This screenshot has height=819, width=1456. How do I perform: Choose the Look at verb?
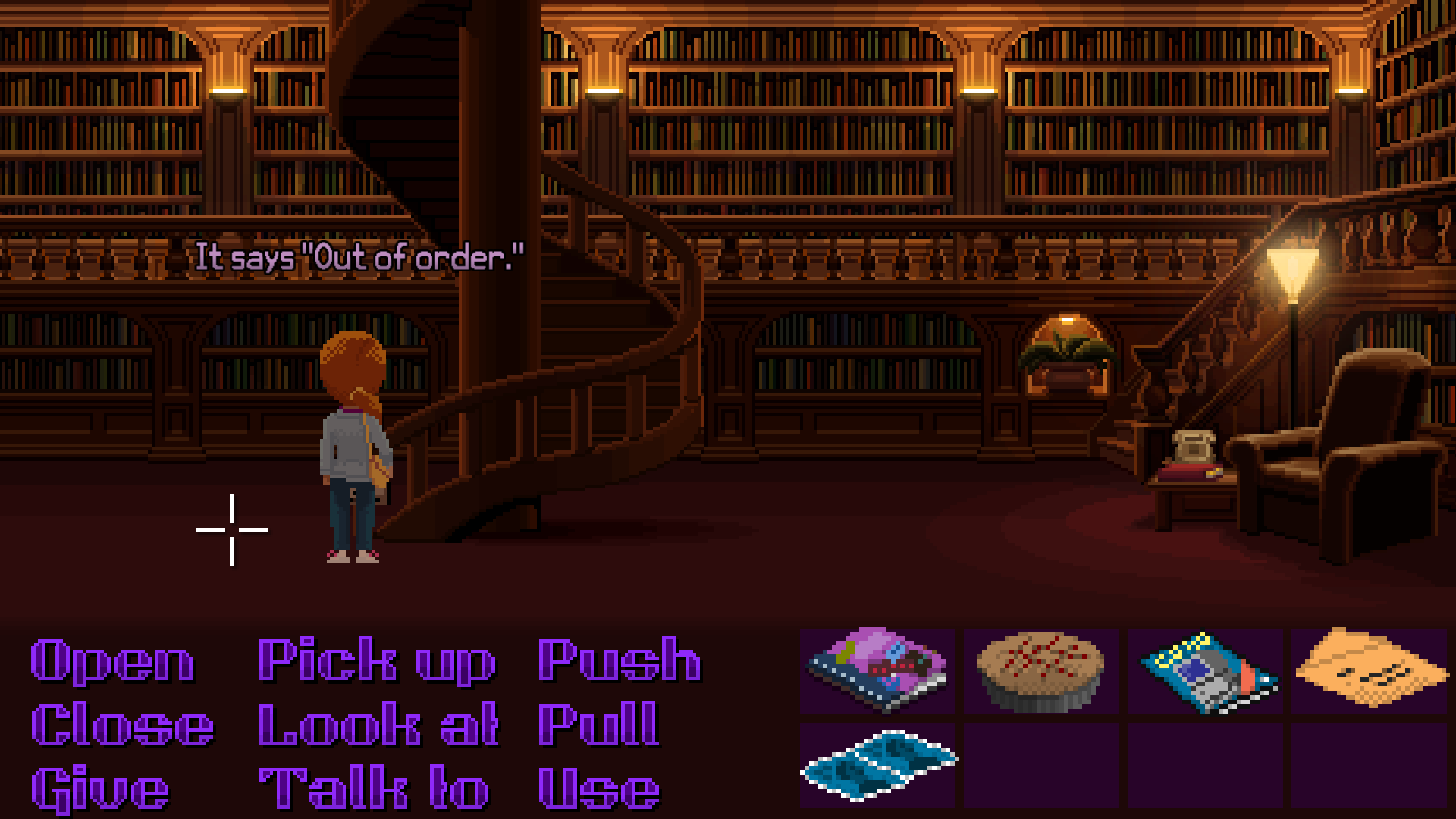[x=377, y=724]
